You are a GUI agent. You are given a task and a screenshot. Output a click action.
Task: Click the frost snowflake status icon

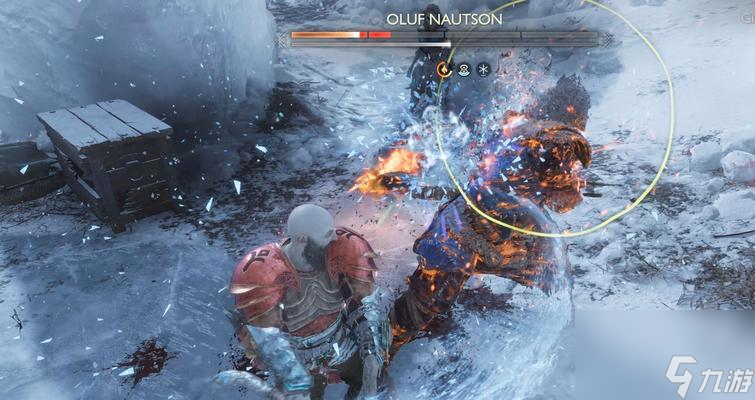pos(484,69)
